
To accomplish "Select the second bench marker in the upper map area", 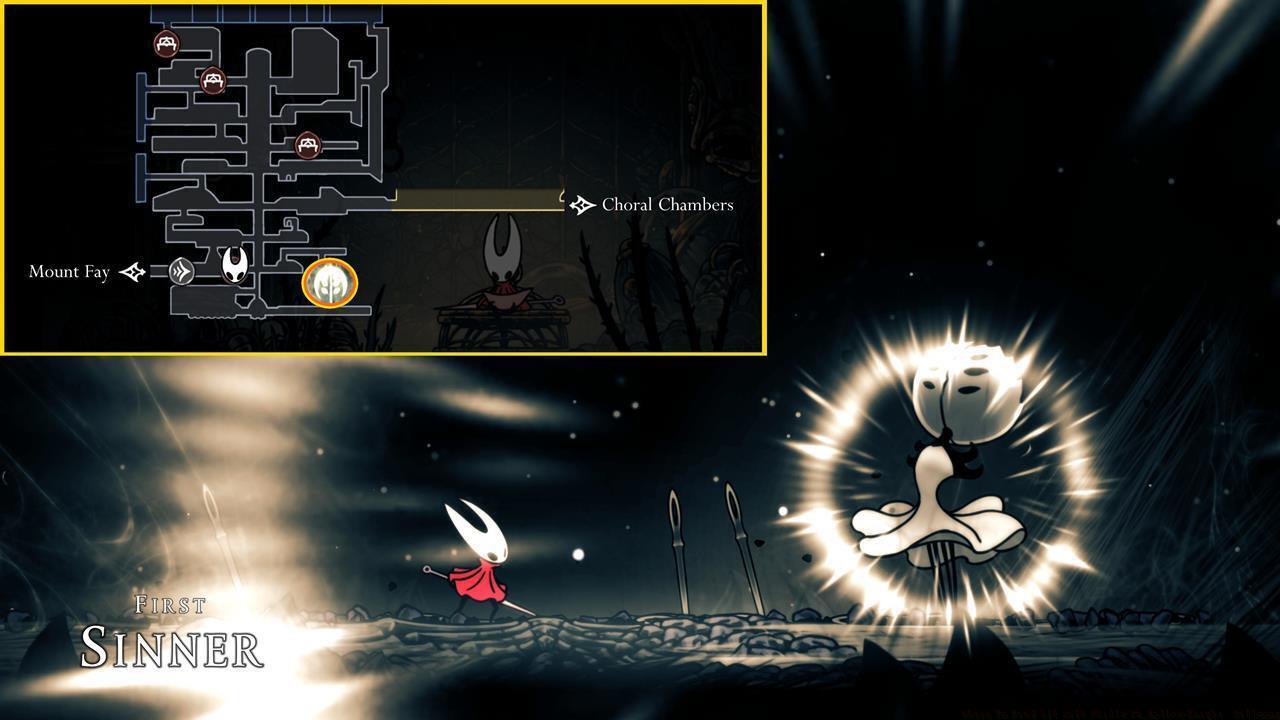I will 213,81.
